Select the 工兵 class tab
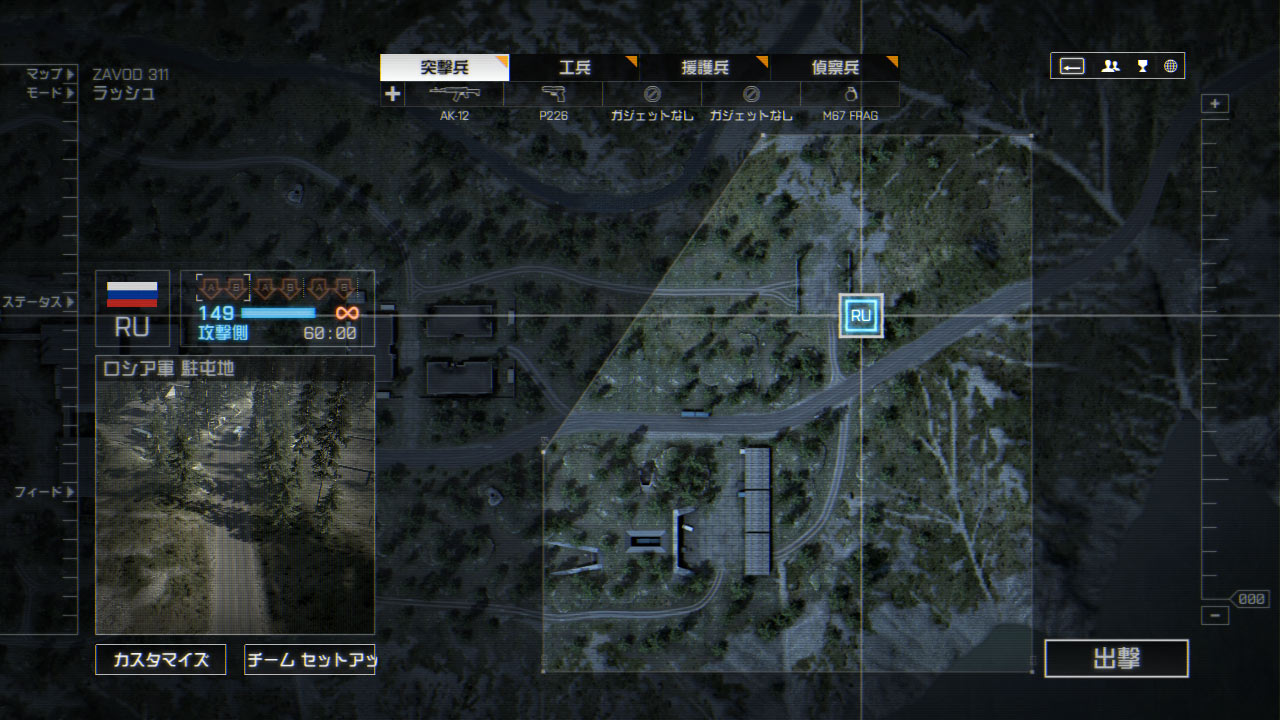This screenshot has height=720, width=1280. [x=575, y=68]
